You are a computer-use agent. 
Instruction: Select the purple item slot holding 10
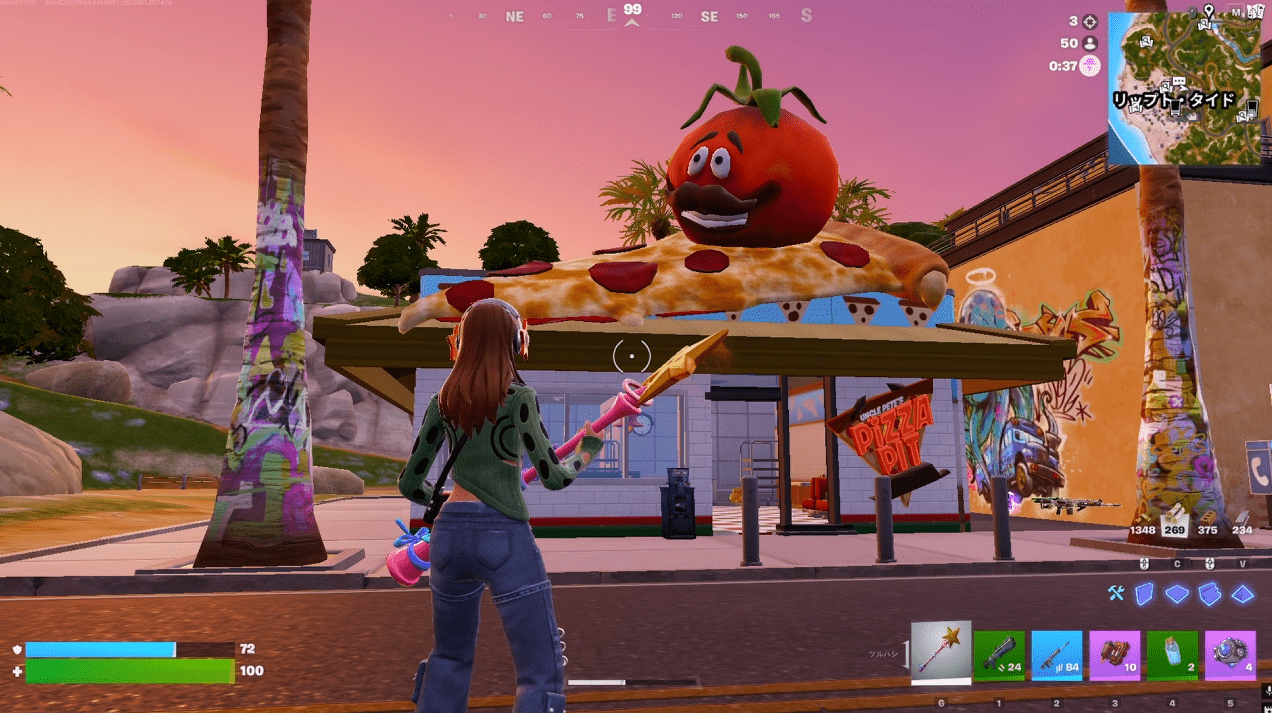pos(1115,655)
